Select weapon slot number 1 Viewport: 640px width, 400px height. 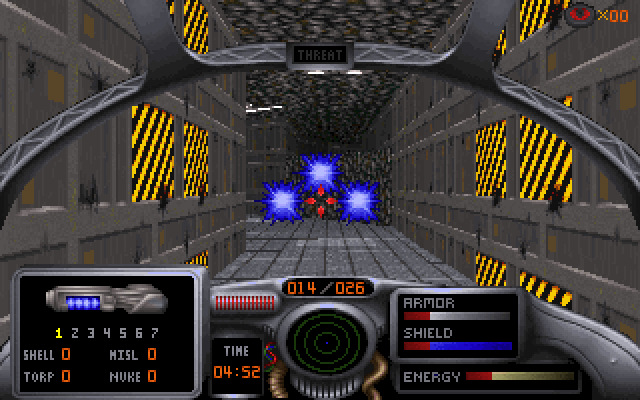point(59,332)
